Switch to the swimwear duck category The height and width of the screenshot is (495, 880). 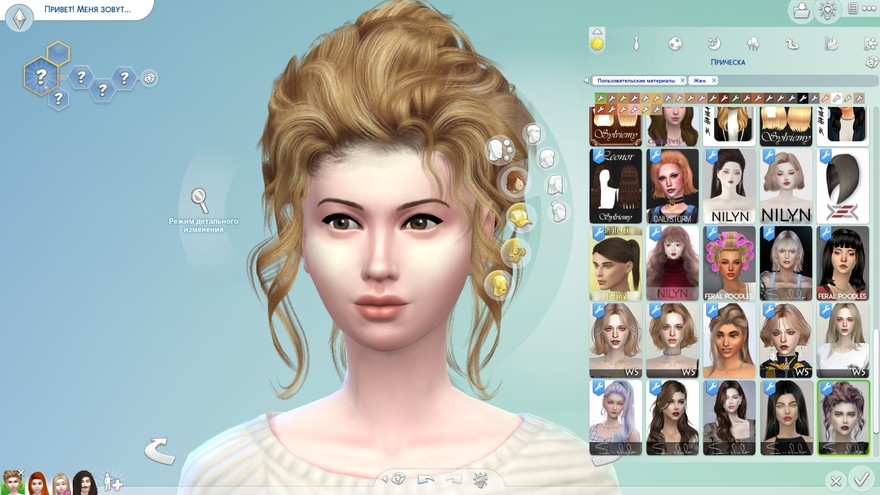coord(791,44)
